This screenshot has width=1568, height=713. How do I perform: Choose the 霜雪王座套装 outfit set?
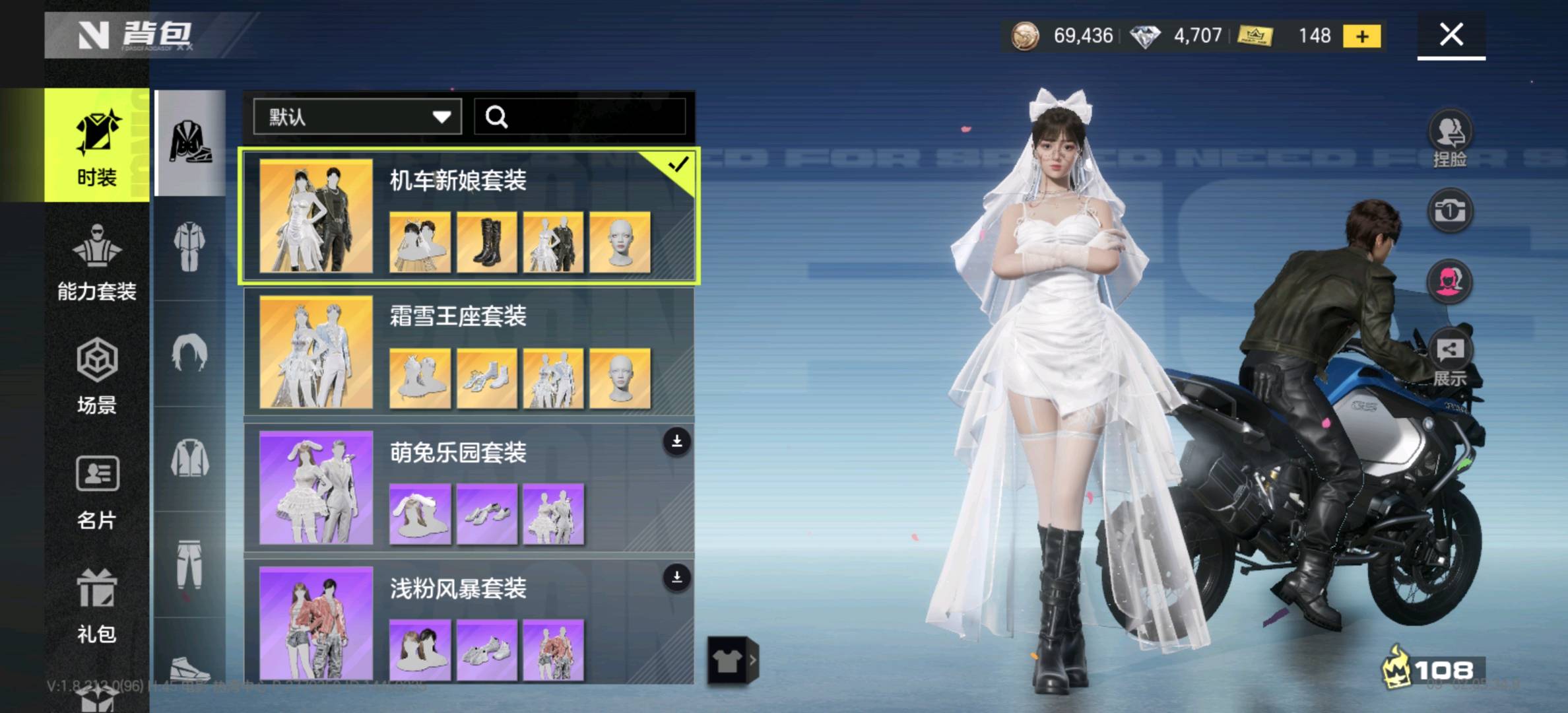469,352
